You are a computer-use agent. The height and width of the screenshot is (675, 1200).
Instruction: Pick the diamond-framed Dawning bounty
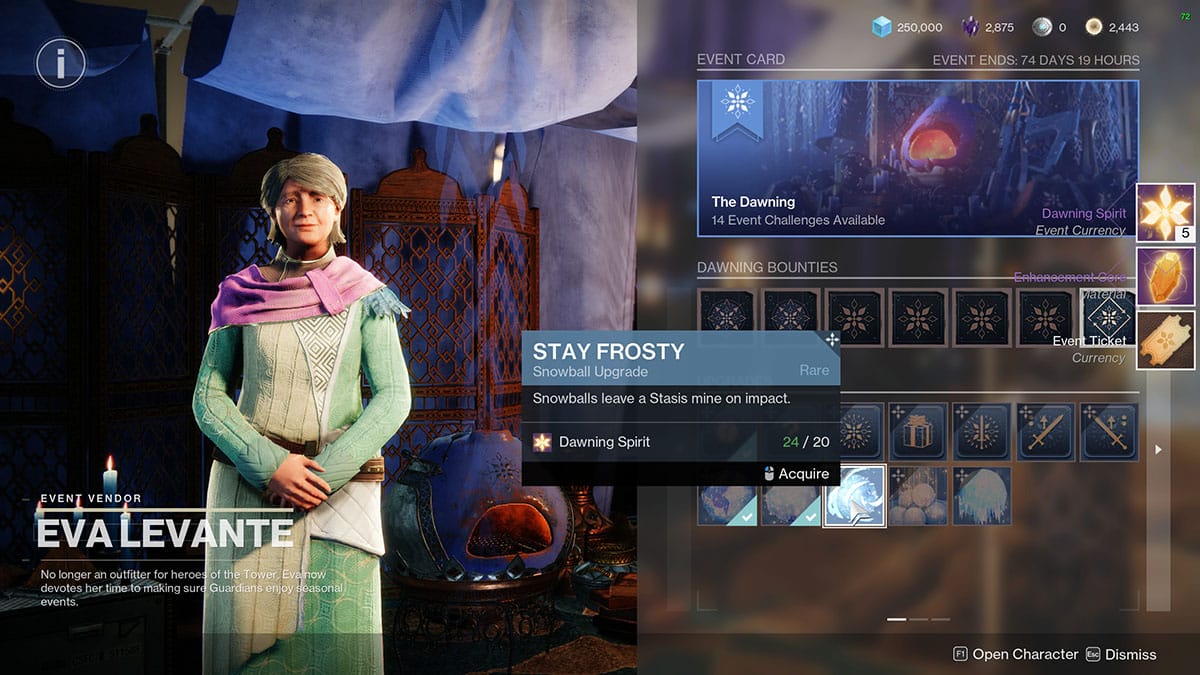(1108, 318)
